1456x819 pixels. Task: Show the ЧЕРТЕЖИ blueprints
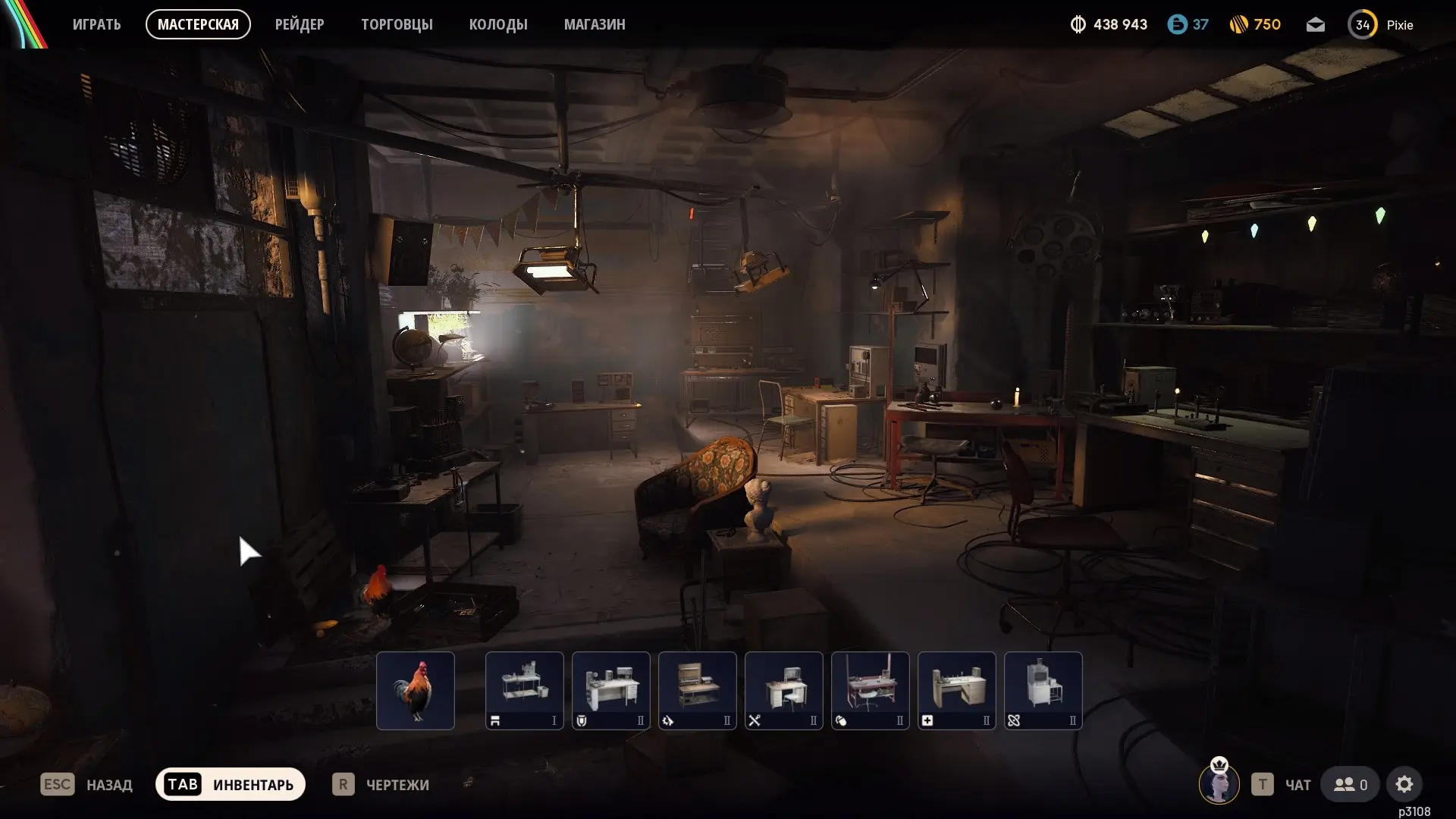click(381, 784)
